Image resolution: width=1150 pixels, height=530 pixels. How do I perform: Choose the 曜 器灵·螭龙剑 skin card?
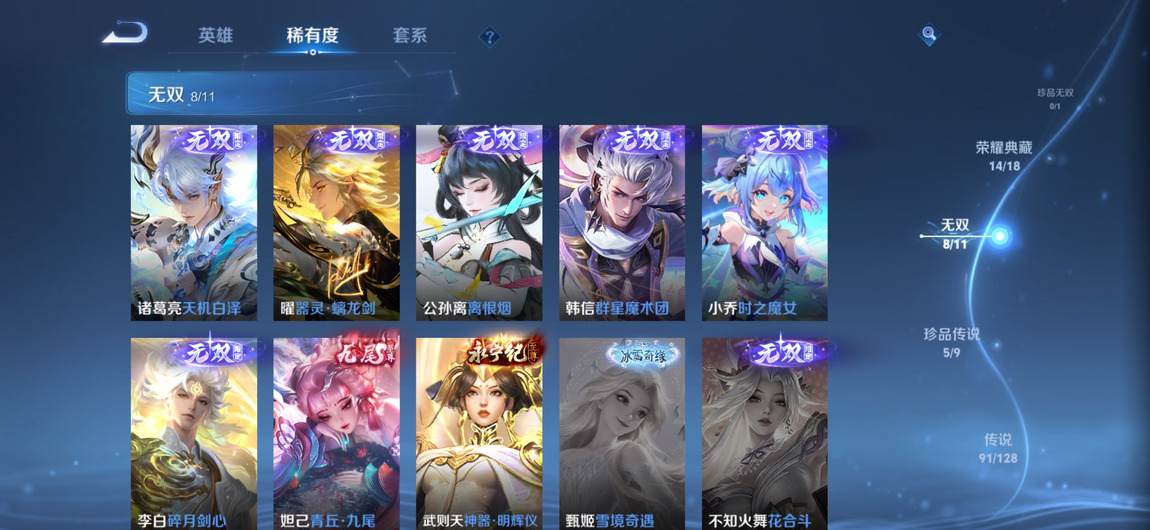click(x=336, y=222)
